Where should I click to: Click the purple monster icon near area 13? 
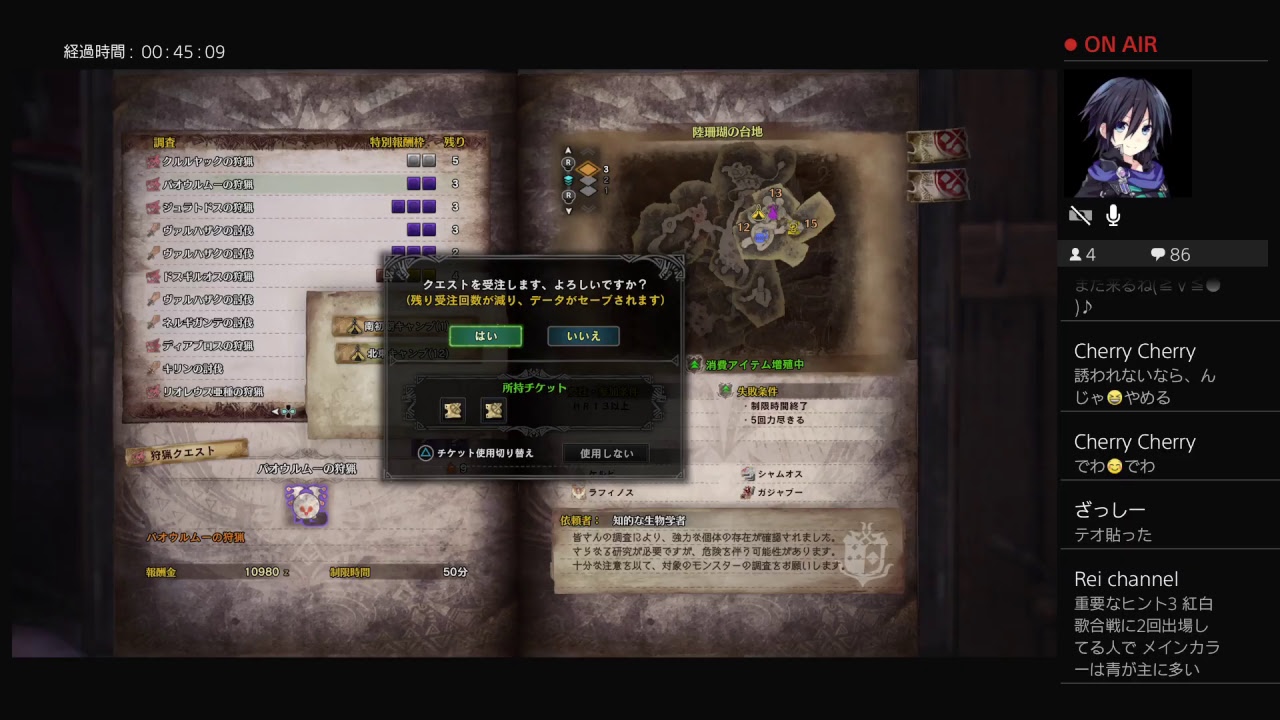773,211
